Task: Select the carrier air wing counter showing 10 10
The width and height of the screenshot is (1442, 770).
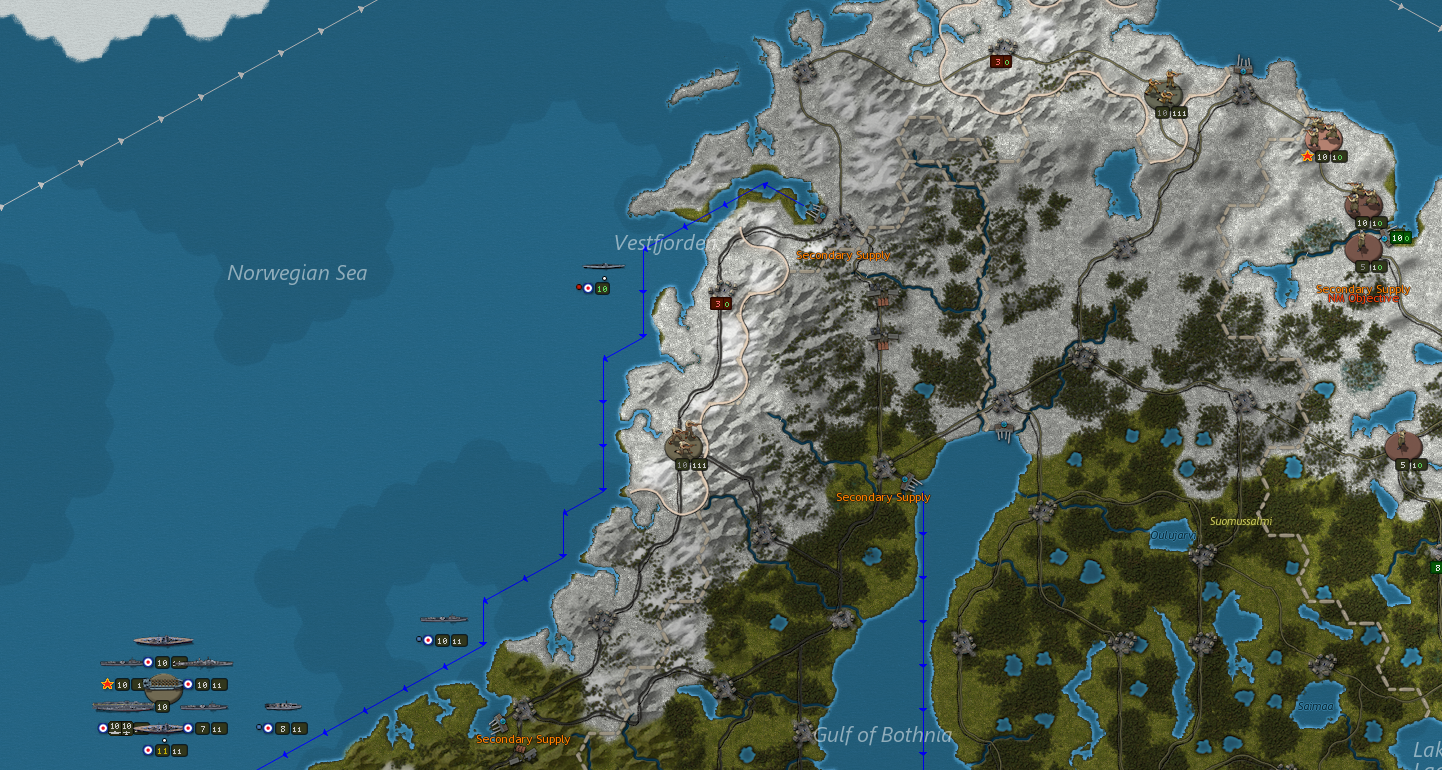Action: (x=119, y=726)
